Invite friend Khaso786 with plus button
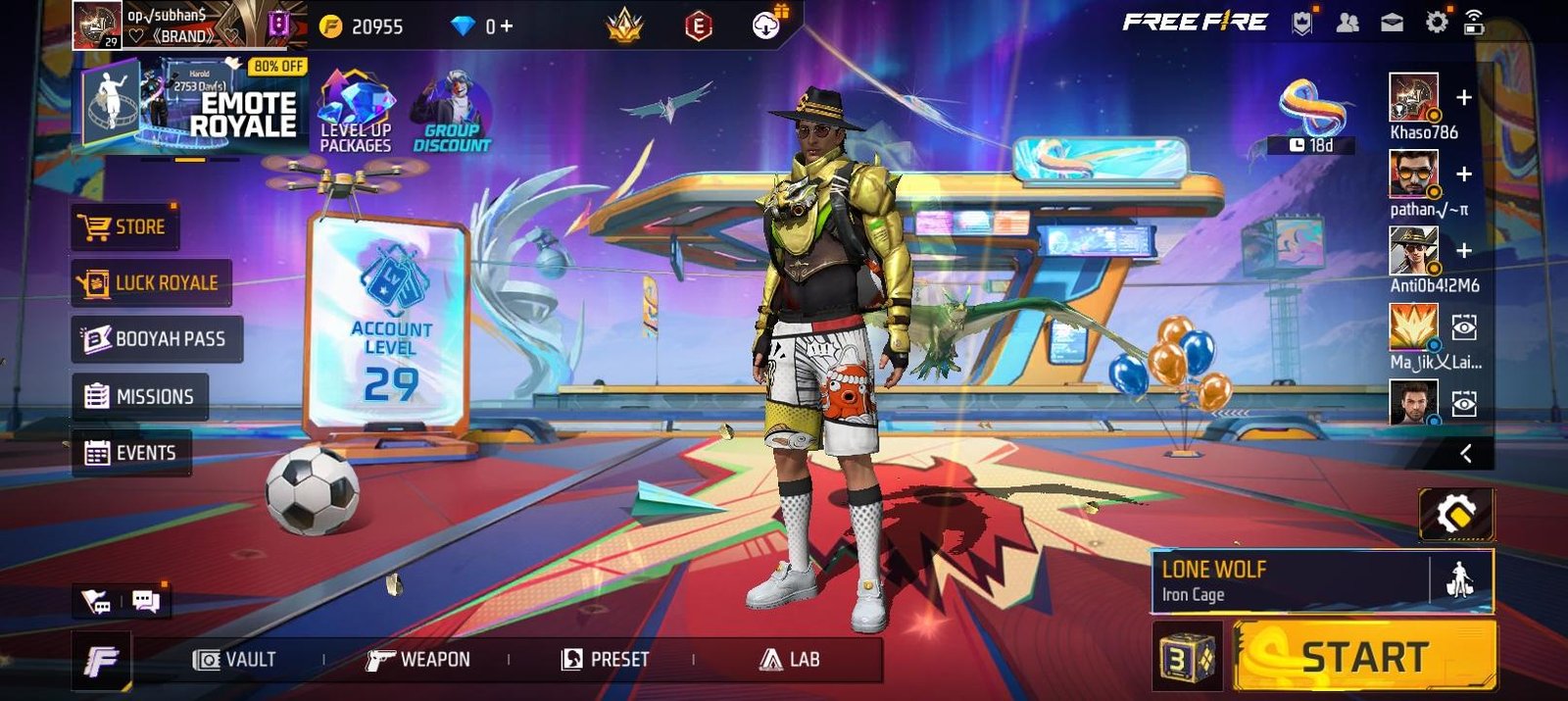This screenshot has width=1568, height=701. point(1464,98)
